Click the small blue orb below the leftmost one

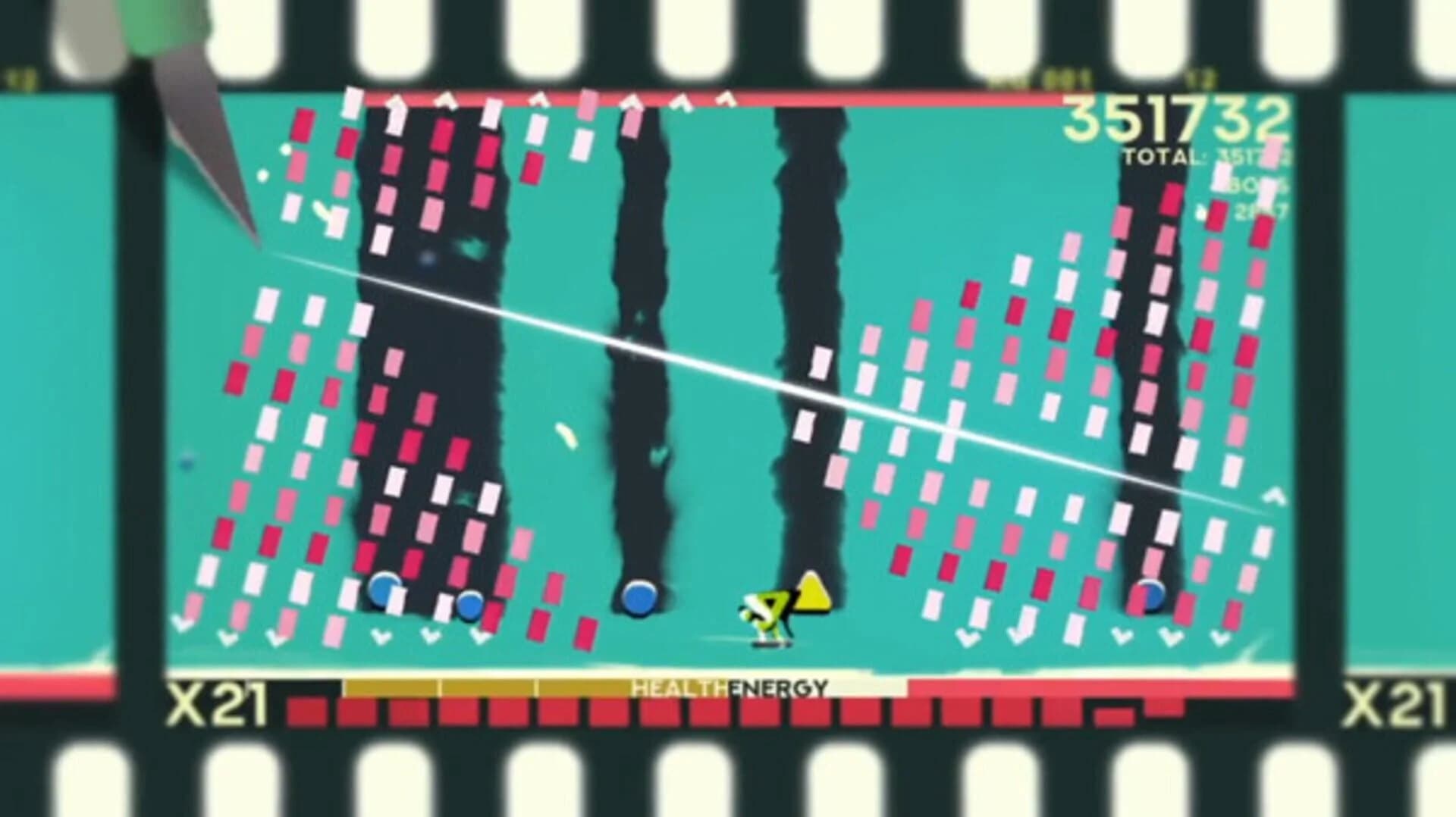click(x=470, y=606)
